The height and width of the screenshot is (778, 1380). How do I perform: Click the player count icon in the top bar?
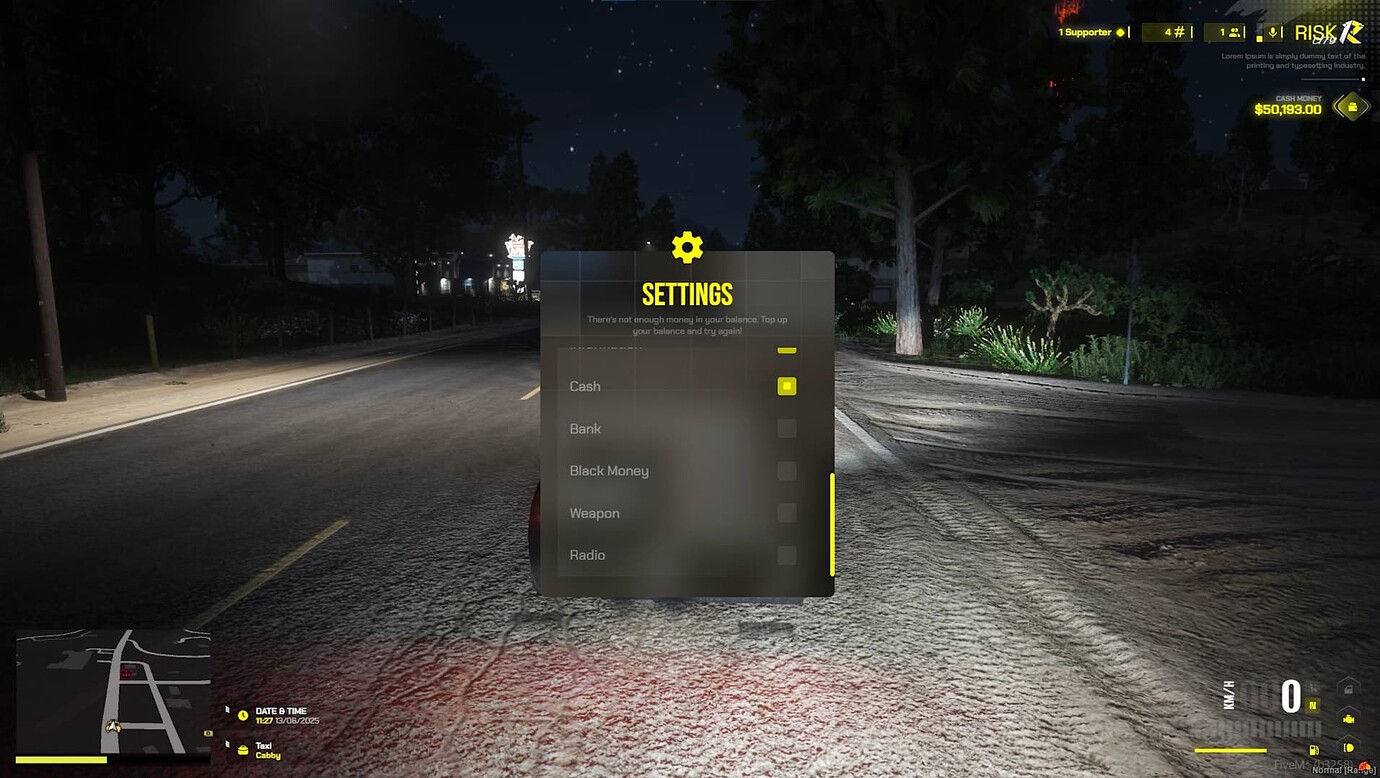[x=1232, y=31]
